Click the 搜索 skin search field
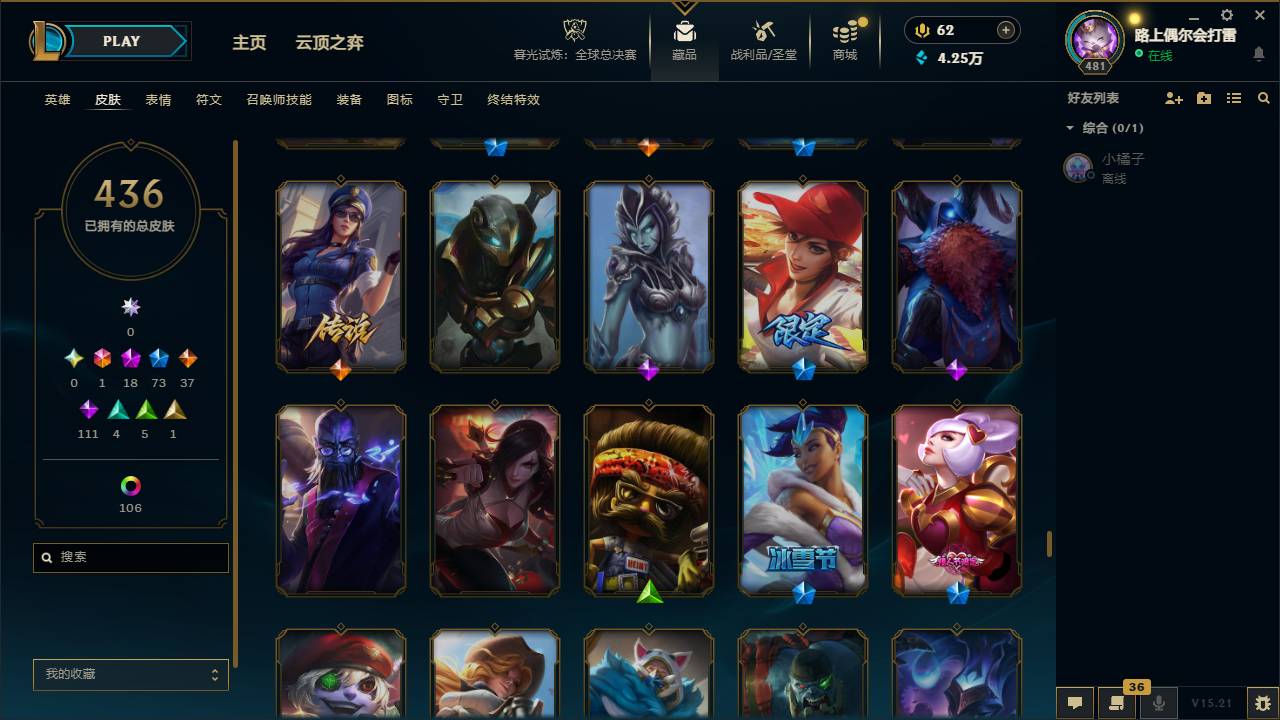The height and width of the screenshot is (720, 1280). 130,557
